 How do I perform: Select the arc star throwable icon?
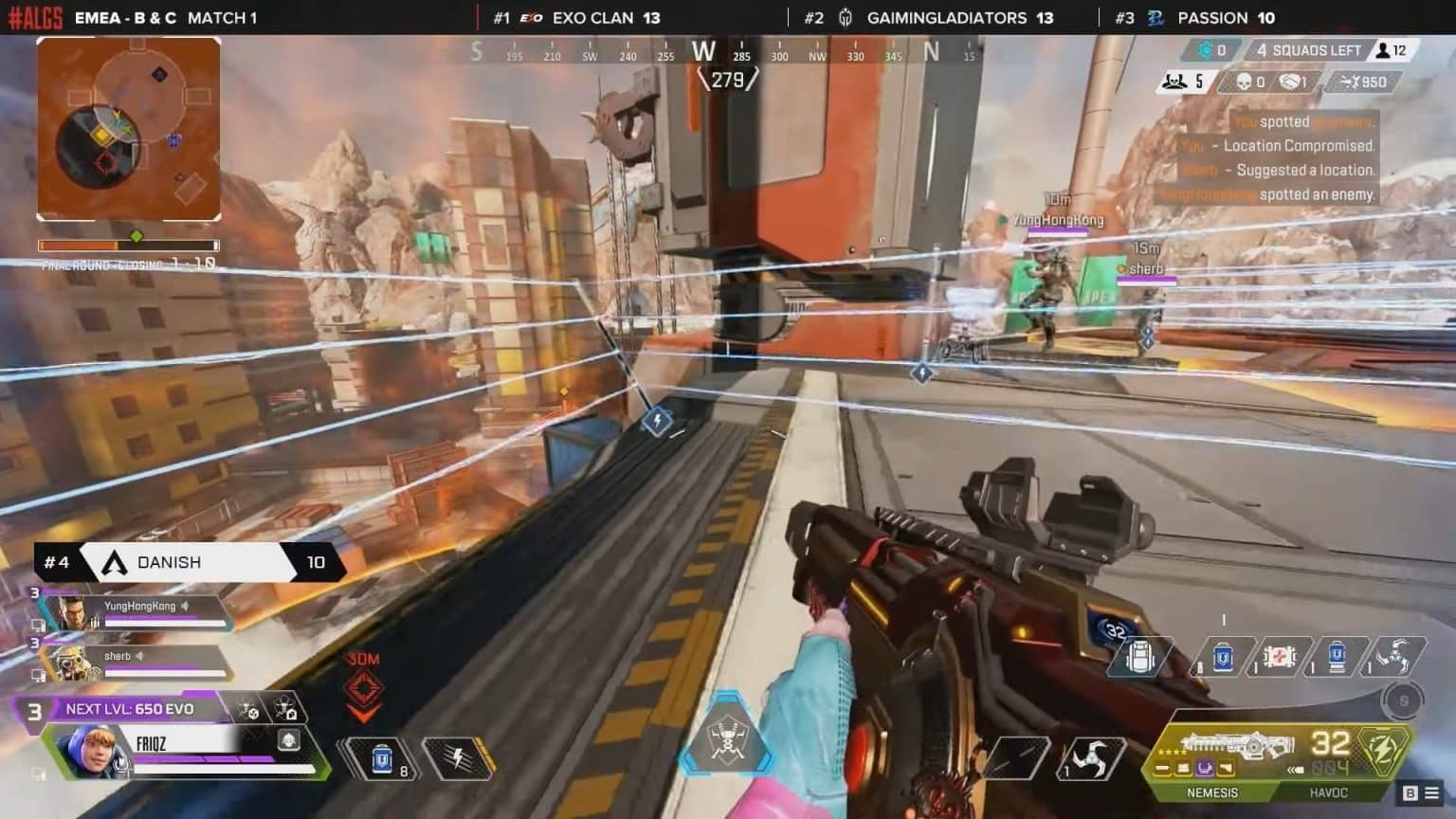click(x=1398, y=655)
